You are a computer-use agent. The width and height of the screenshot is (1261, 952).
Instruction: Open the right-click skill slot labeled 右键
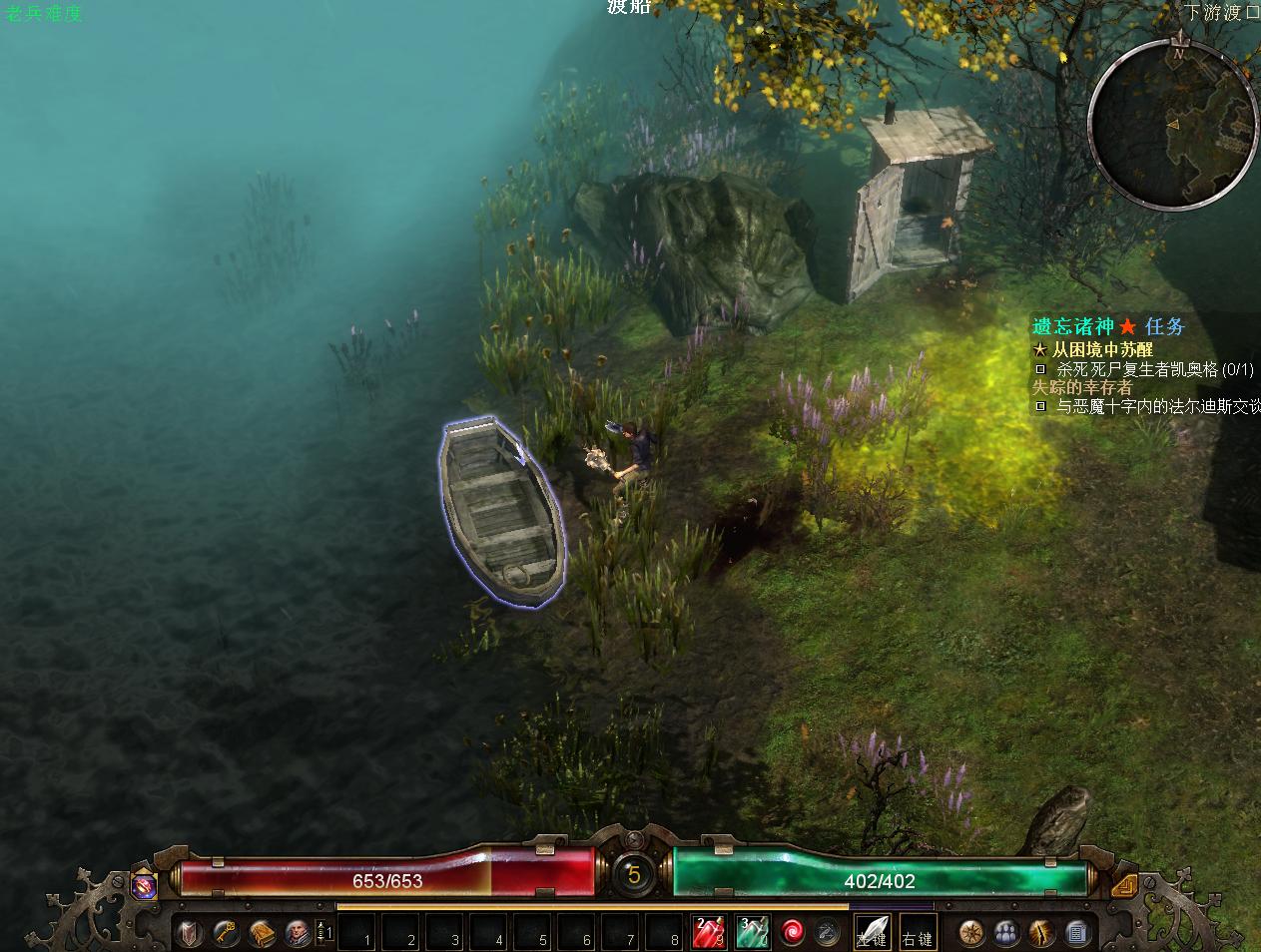click(x=917, y=933)
